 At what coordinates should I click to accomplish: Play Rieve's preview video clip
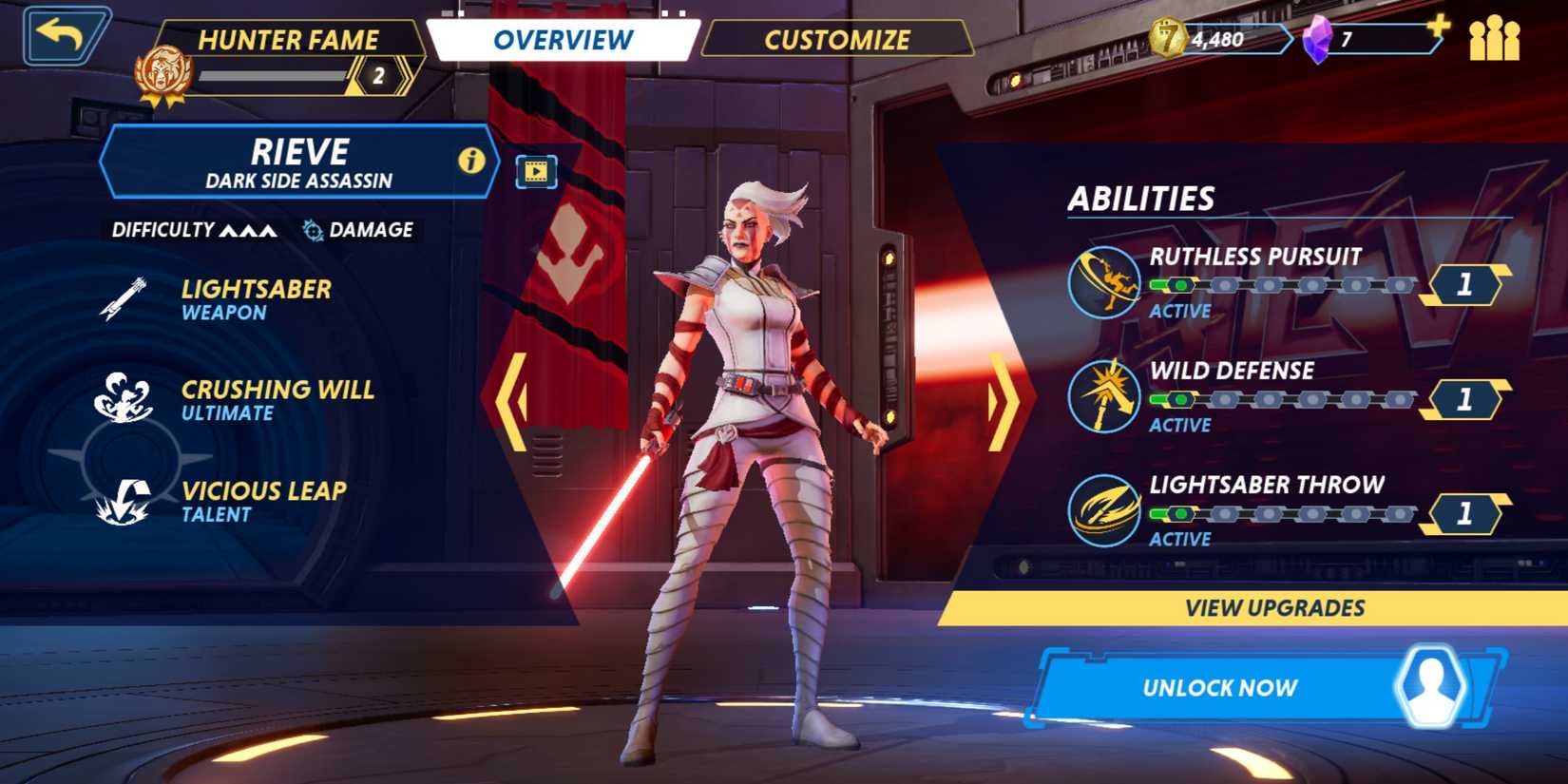tap(536, 172)
